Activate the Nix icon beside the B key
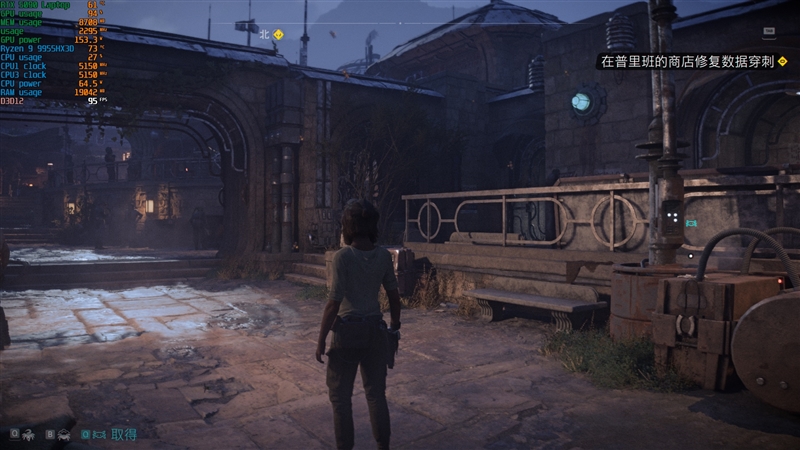Viewport: 800px width, 450px height. [64, 434]
